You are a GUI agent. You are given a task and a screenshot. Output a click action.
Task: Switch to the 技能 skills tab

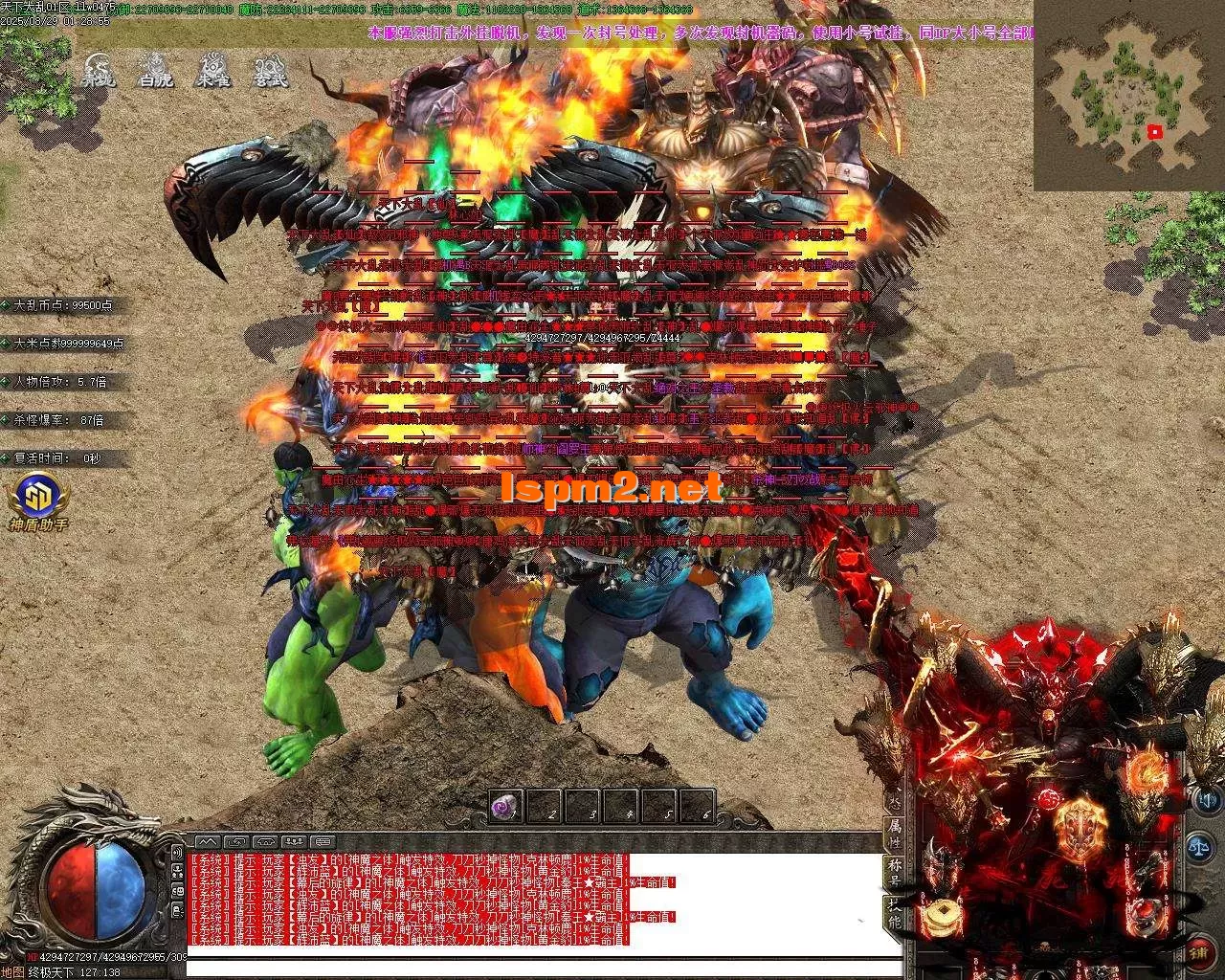894,913
